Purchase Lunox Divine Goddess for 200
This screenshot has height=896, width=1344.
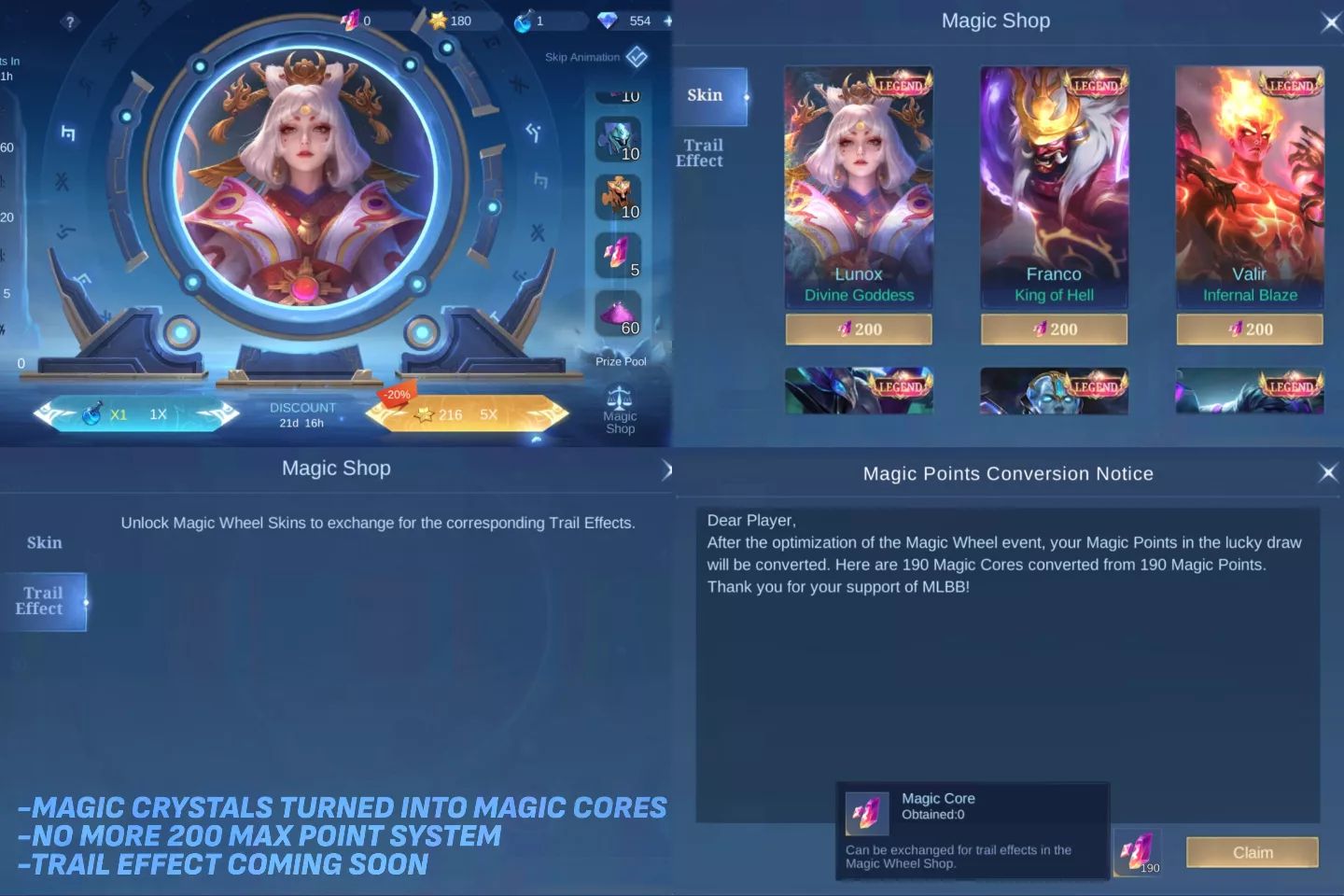(x=858, y=329)
